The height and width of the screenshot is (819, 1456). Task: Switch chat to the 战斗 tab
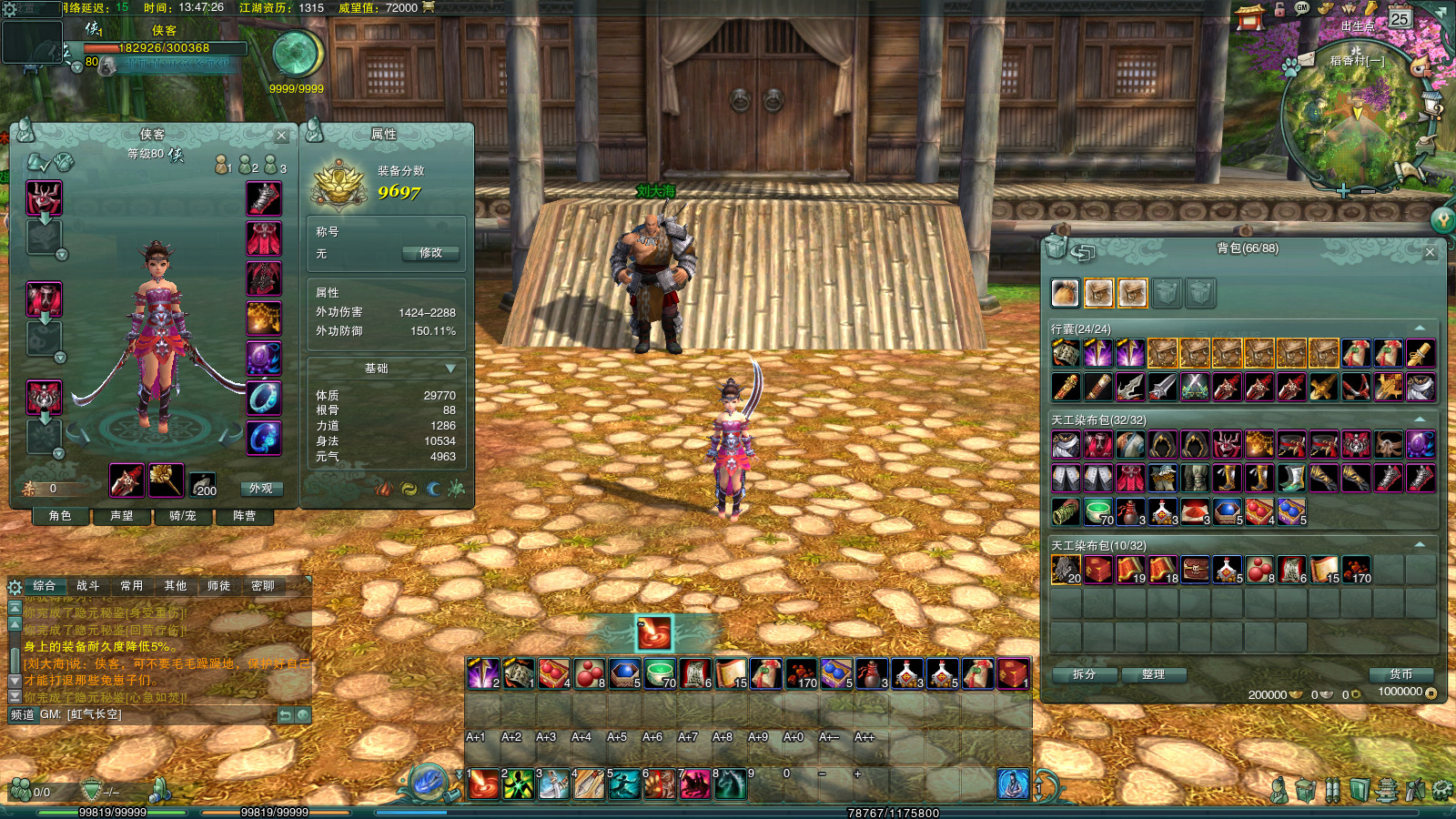click(87, 586)
